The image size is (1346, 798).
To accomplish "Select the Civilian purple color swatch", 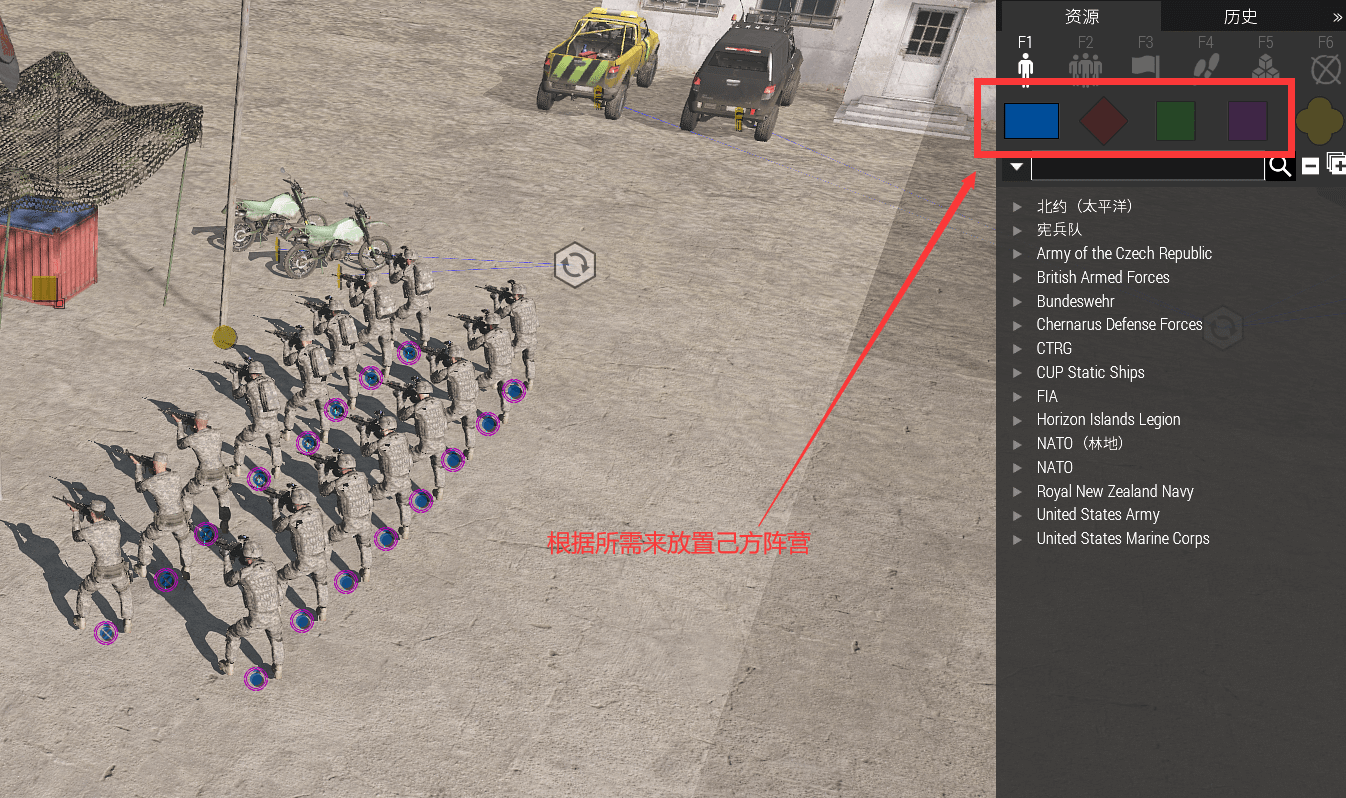I will (x=1247, y=120).
